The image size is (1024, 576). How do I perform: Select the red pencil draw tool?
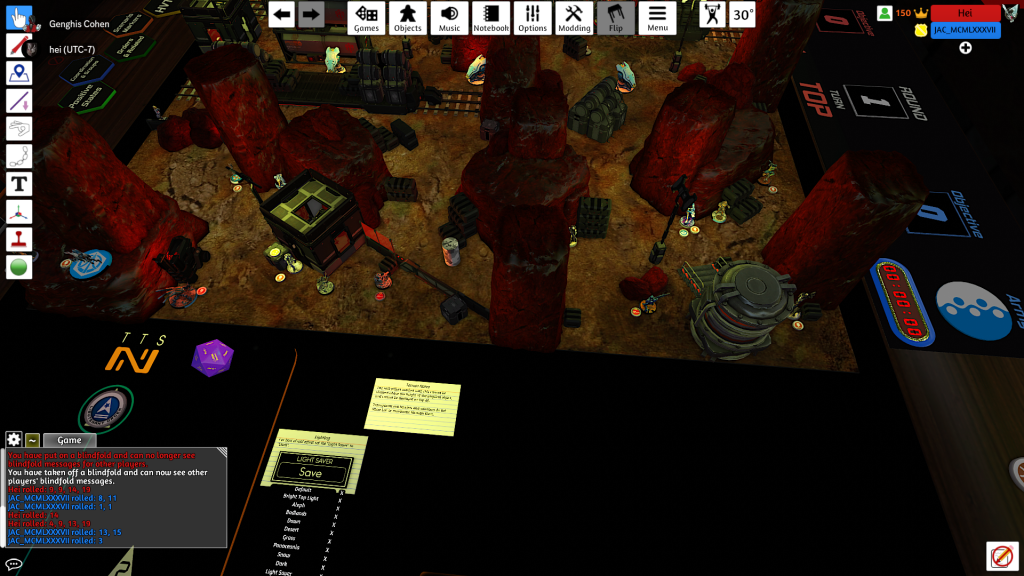(19, 45)
